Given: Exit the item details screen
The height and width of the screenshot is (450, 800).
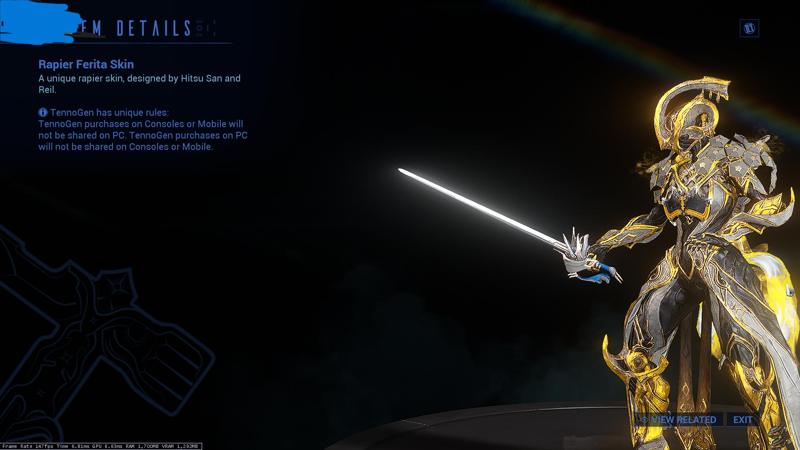Looking at the screenshot, I should 742,420.
